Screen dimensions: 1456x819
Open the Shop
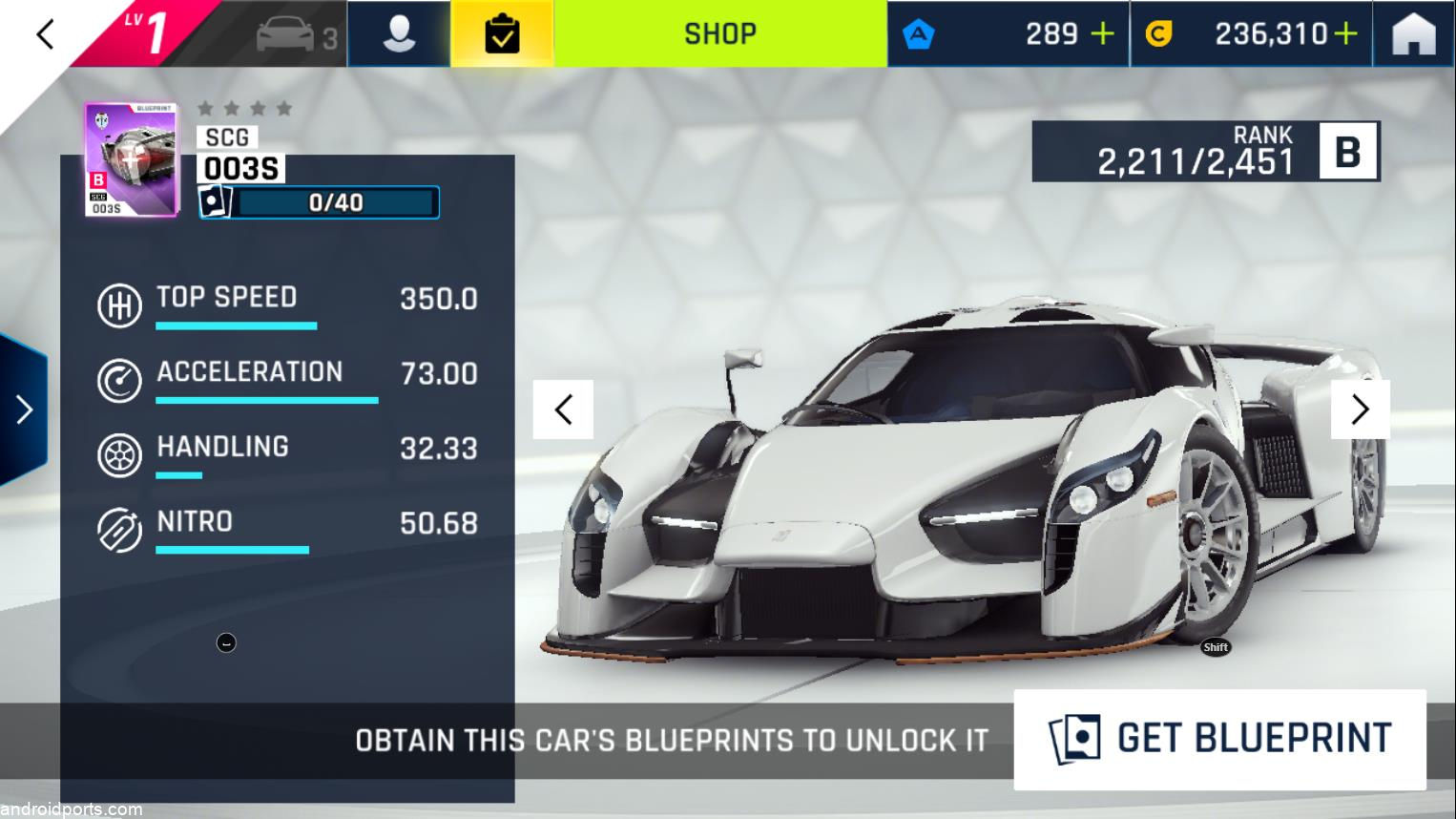tap(720, 34)
